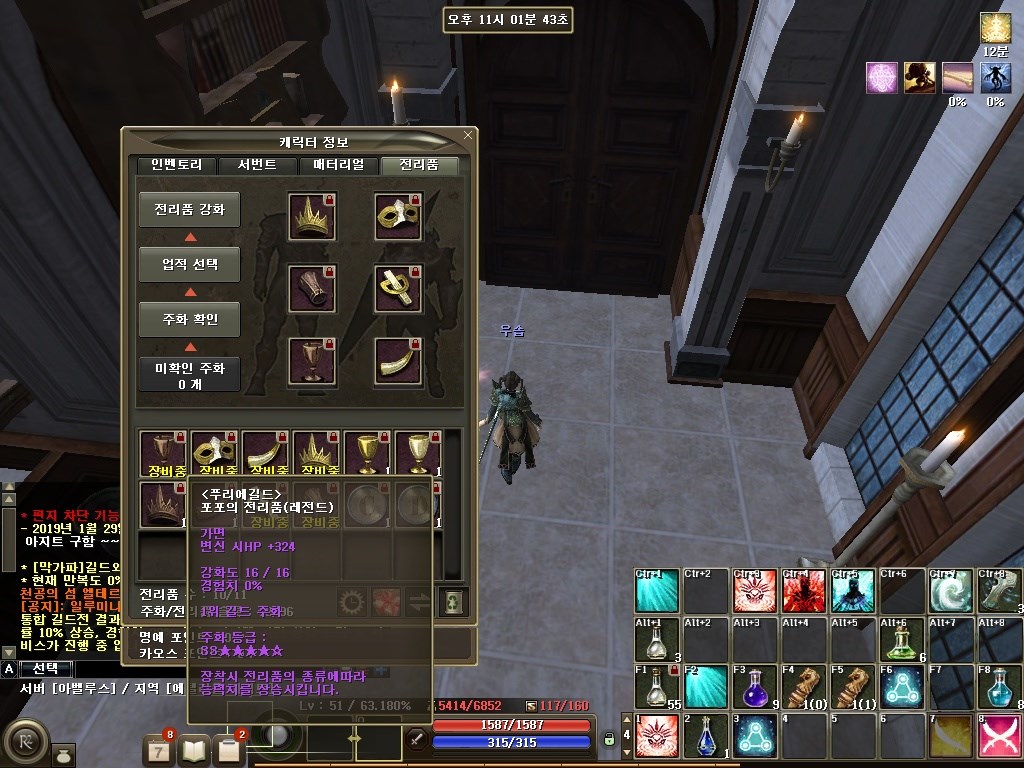Viewport: 1024px width, 768px height.
Task: Use the purple potion in F3 slot
Action: (754, 687)
